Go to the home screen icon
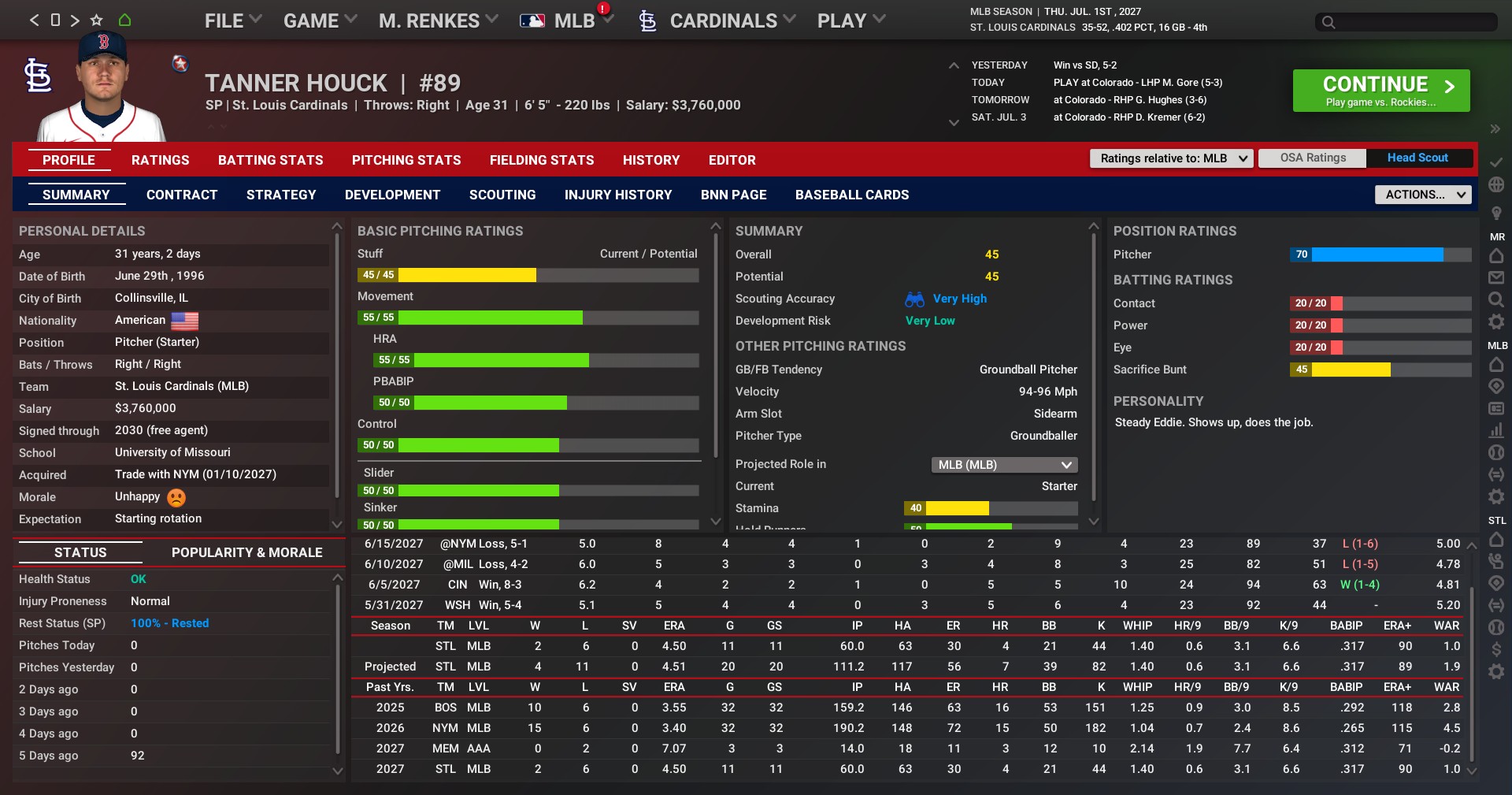The image size is (1512, 795). pos(124,20)
